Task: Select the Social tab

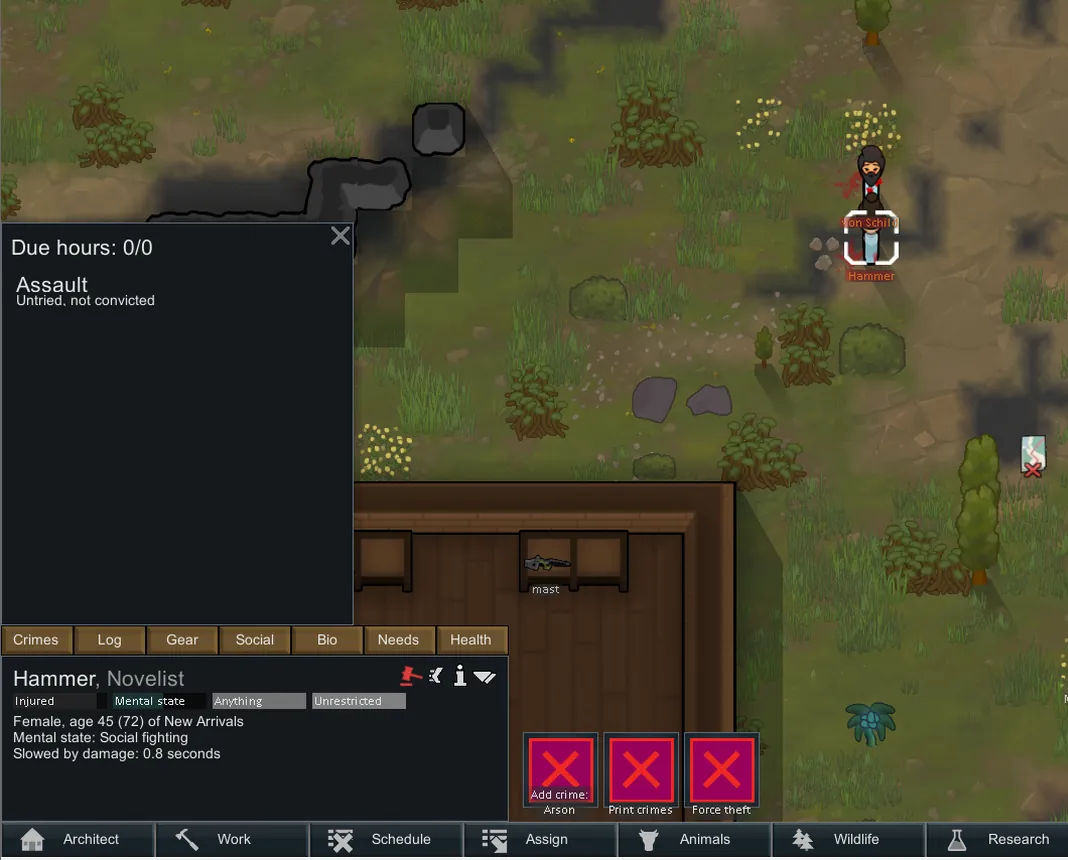Action: pyautogui.click(x=254, y=640)
